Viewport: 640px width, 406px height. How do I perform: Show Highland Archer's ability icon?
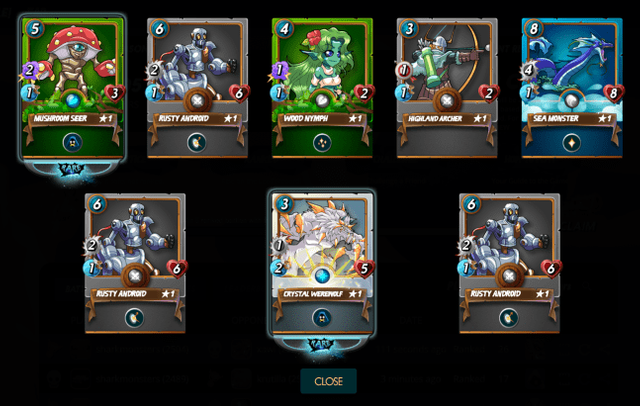coord(447,142)
